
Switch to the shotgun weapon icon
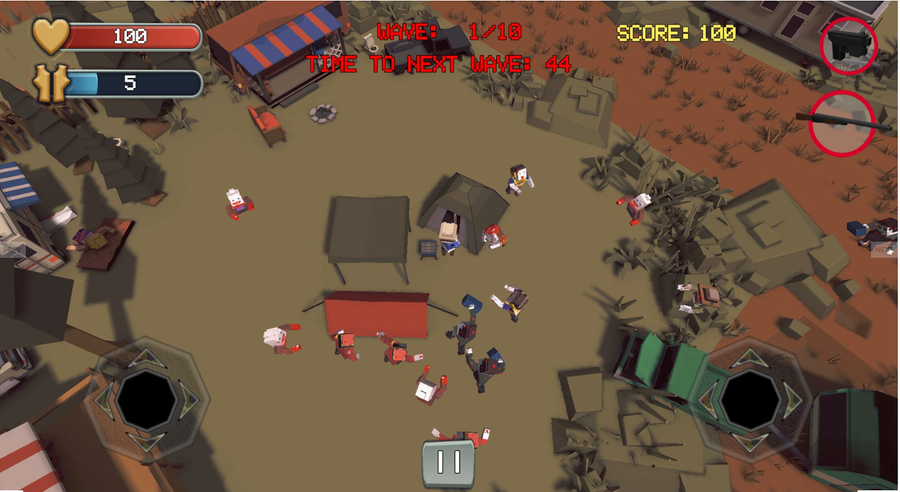click(x=841, y=123)
